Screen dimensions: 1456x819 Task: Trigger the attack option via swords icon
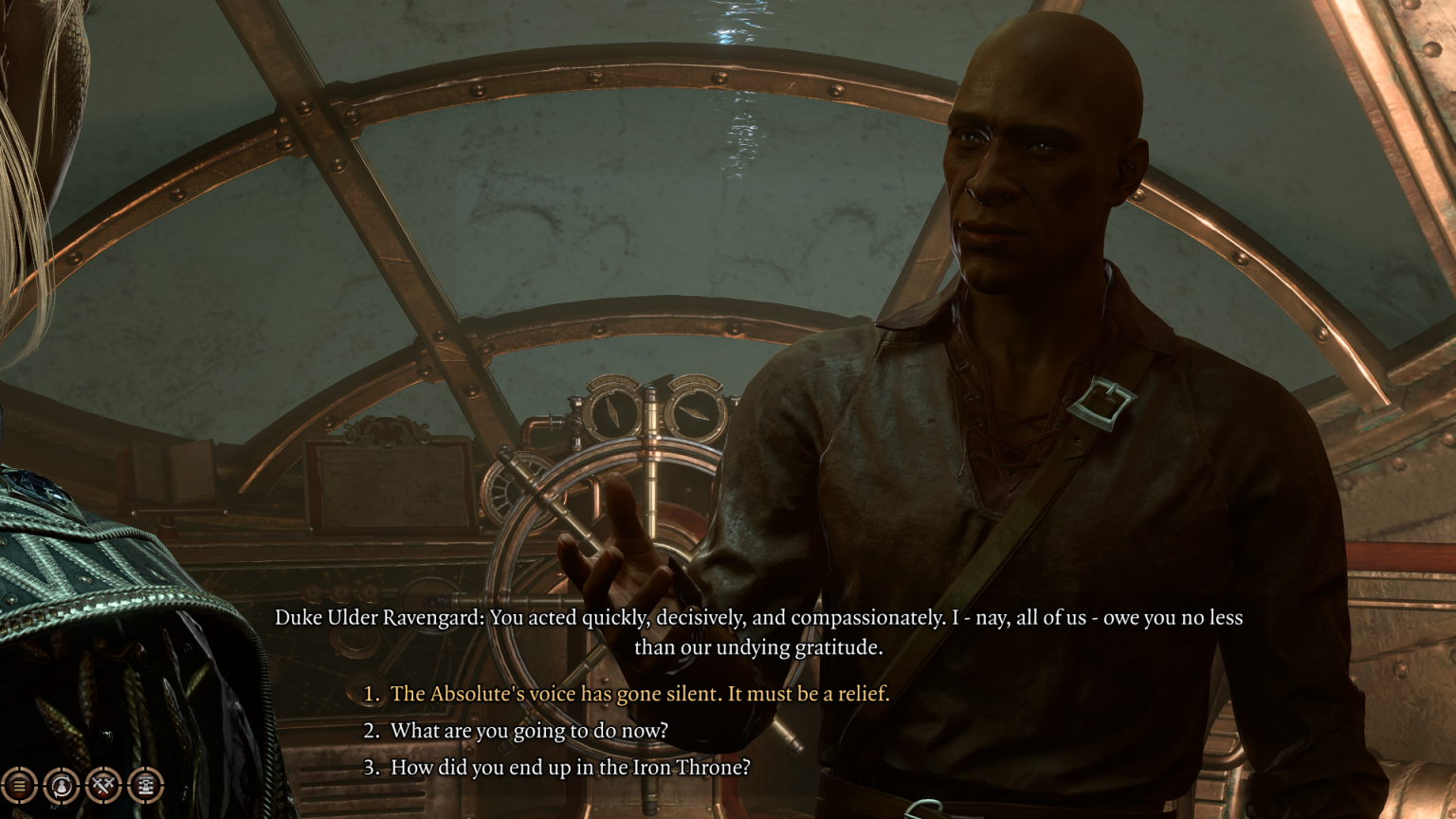(102, 785)
